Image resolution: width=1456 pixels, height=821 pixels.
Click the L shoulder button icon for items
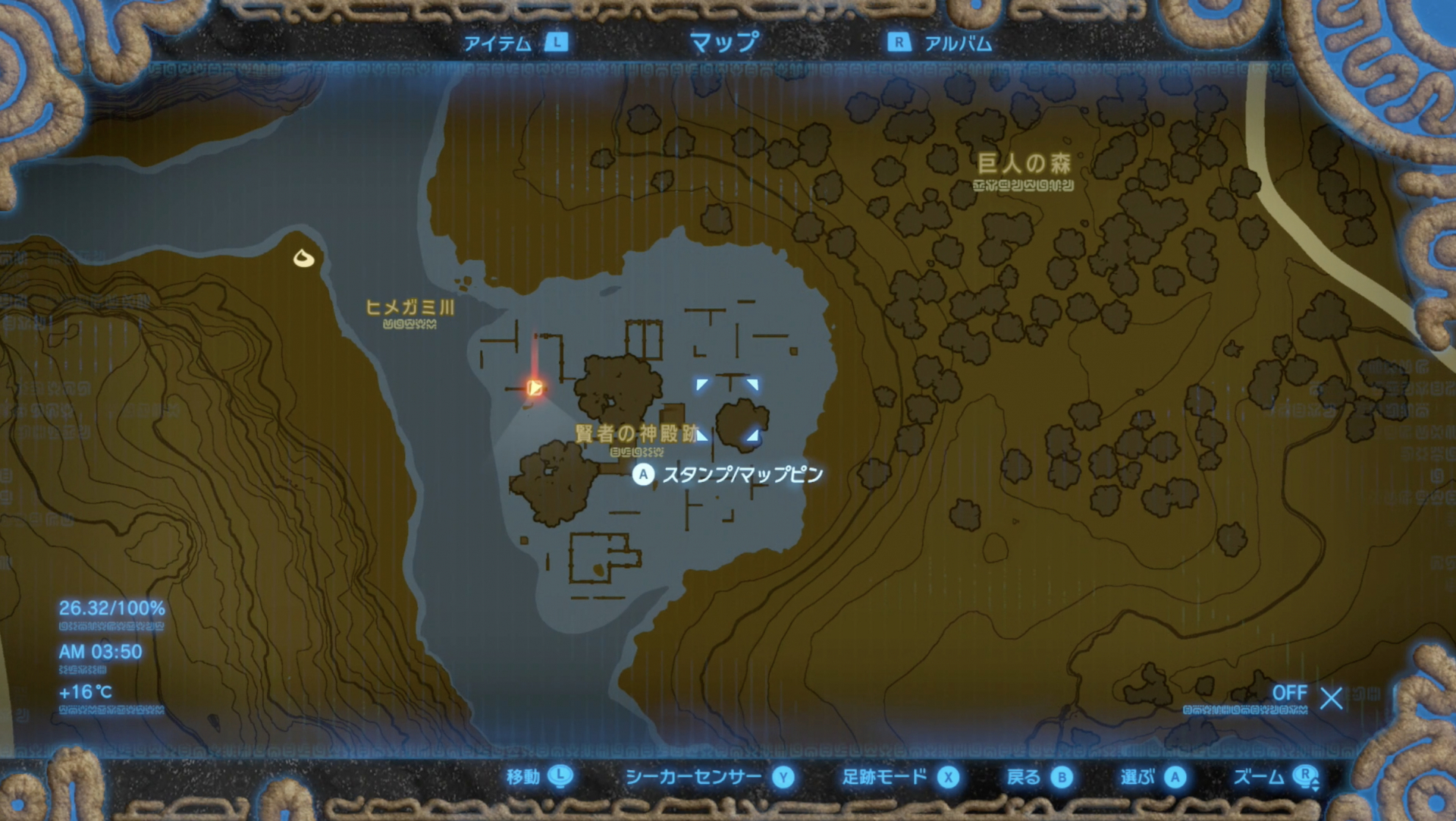point(556,44)
